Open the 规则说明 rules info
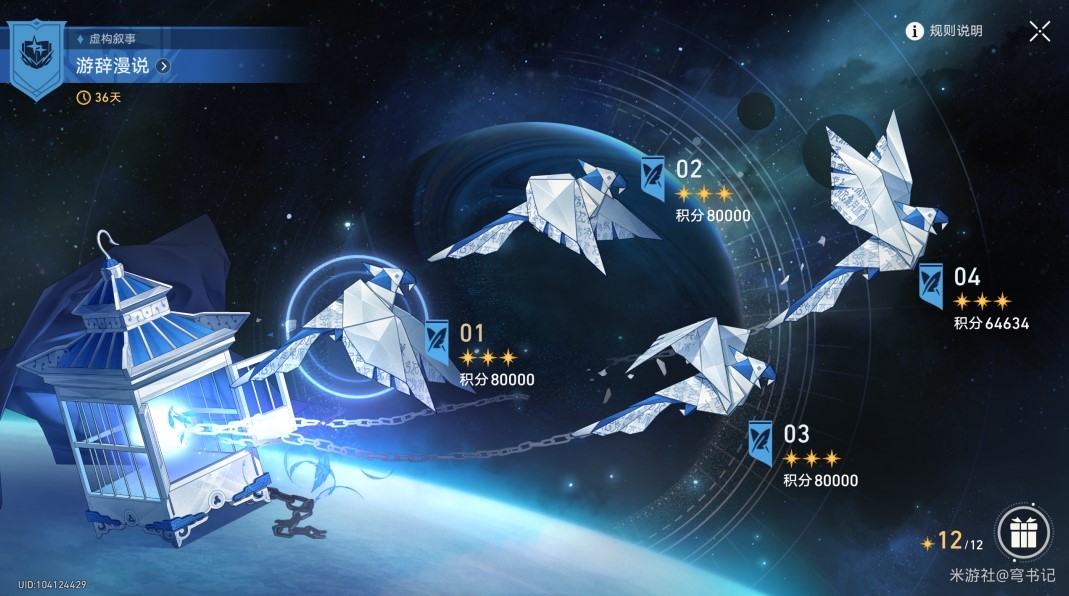Screen dimensions: 1069x596 [944, 31]
